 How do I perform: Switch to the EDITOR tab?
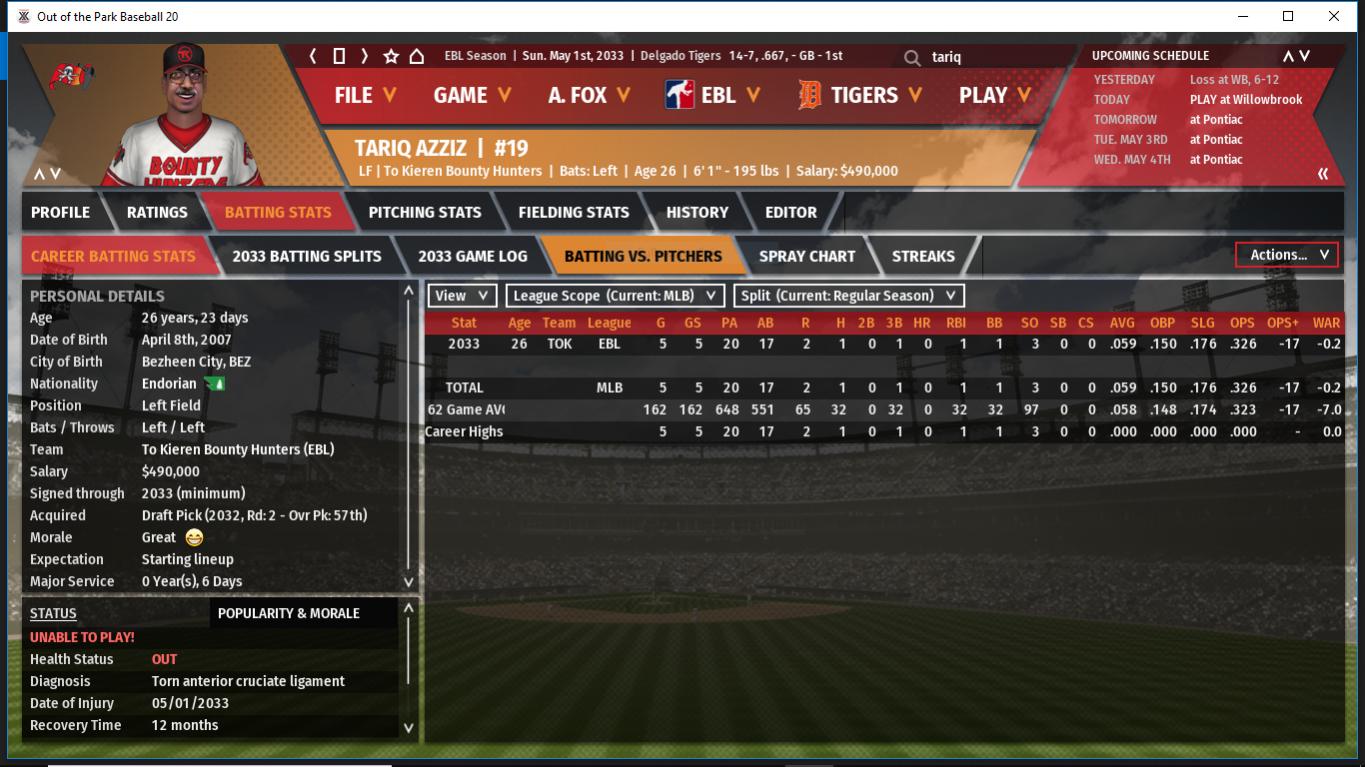coord(791,212)
